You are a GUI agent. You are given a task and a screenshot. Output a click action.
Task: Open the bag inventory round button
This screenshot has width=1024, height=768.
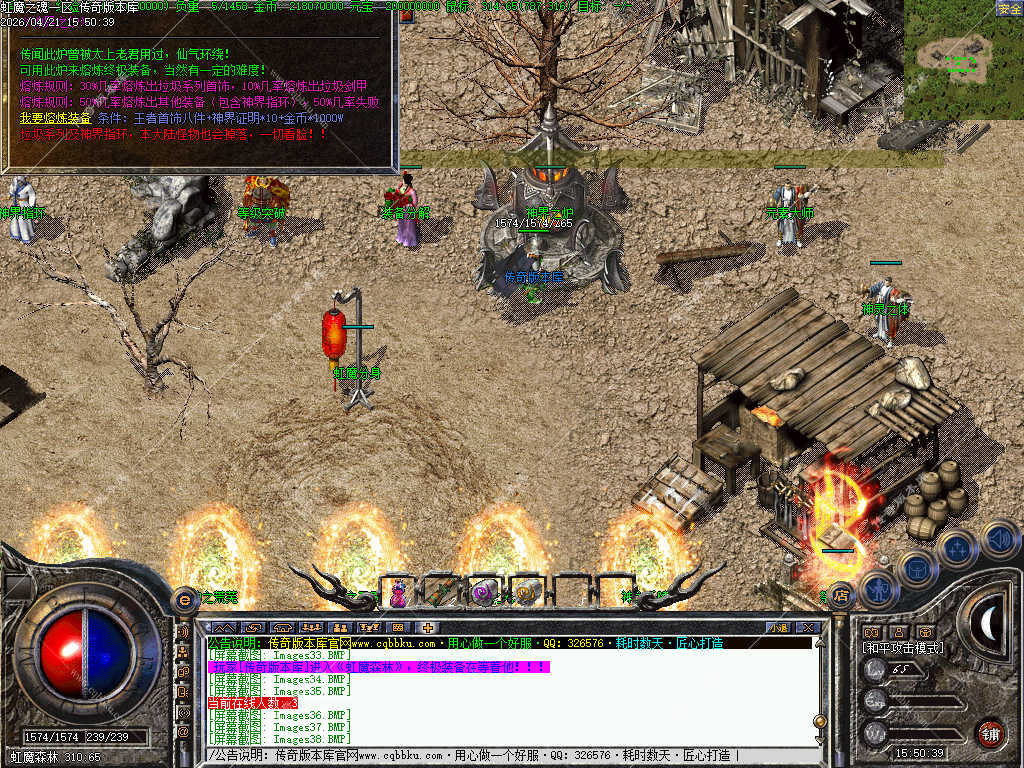click(916, 567)
